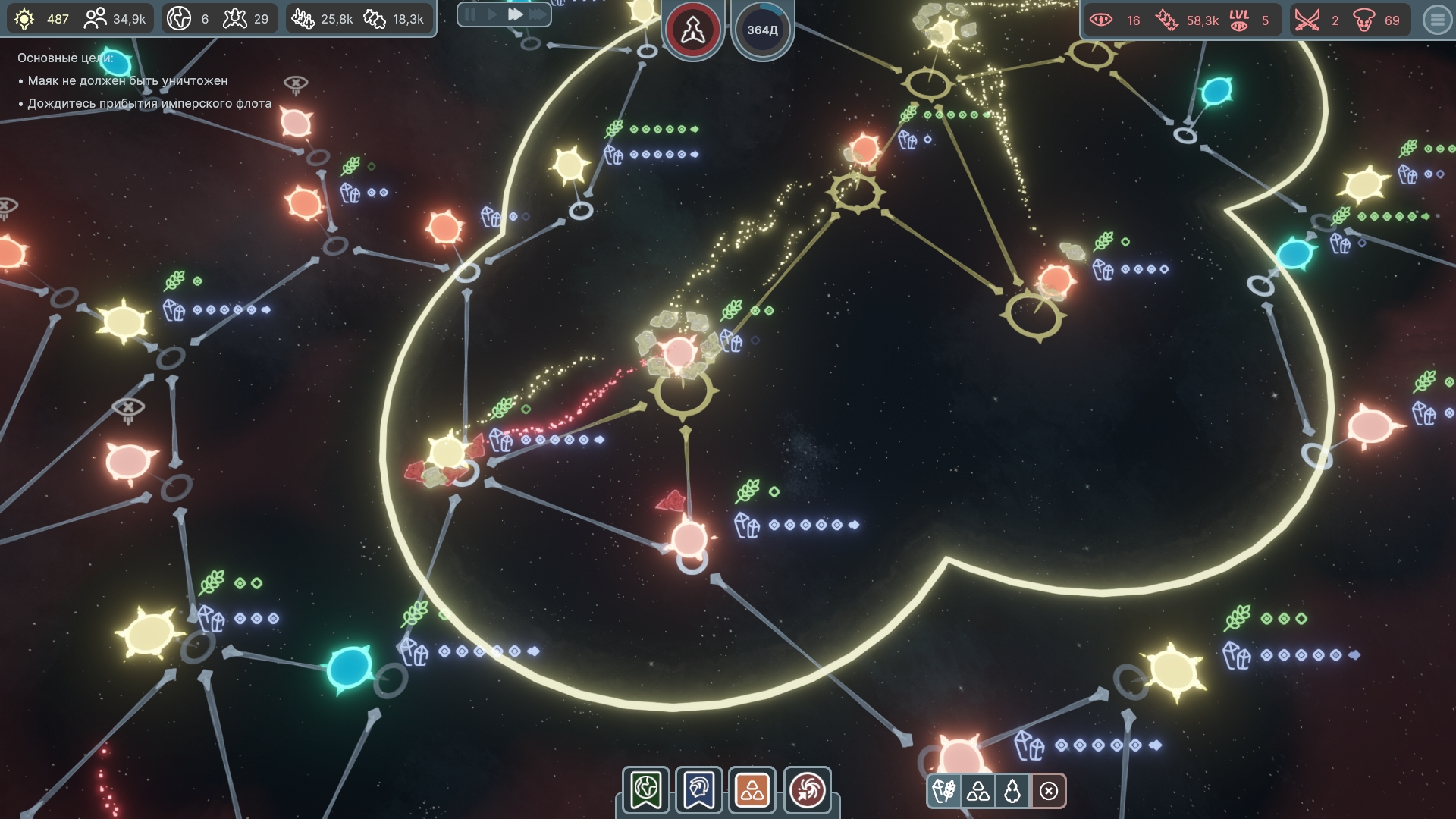Screen dimensions: 1456x819
Task: Open the red fleet ship button
Action: click(692, 30)
